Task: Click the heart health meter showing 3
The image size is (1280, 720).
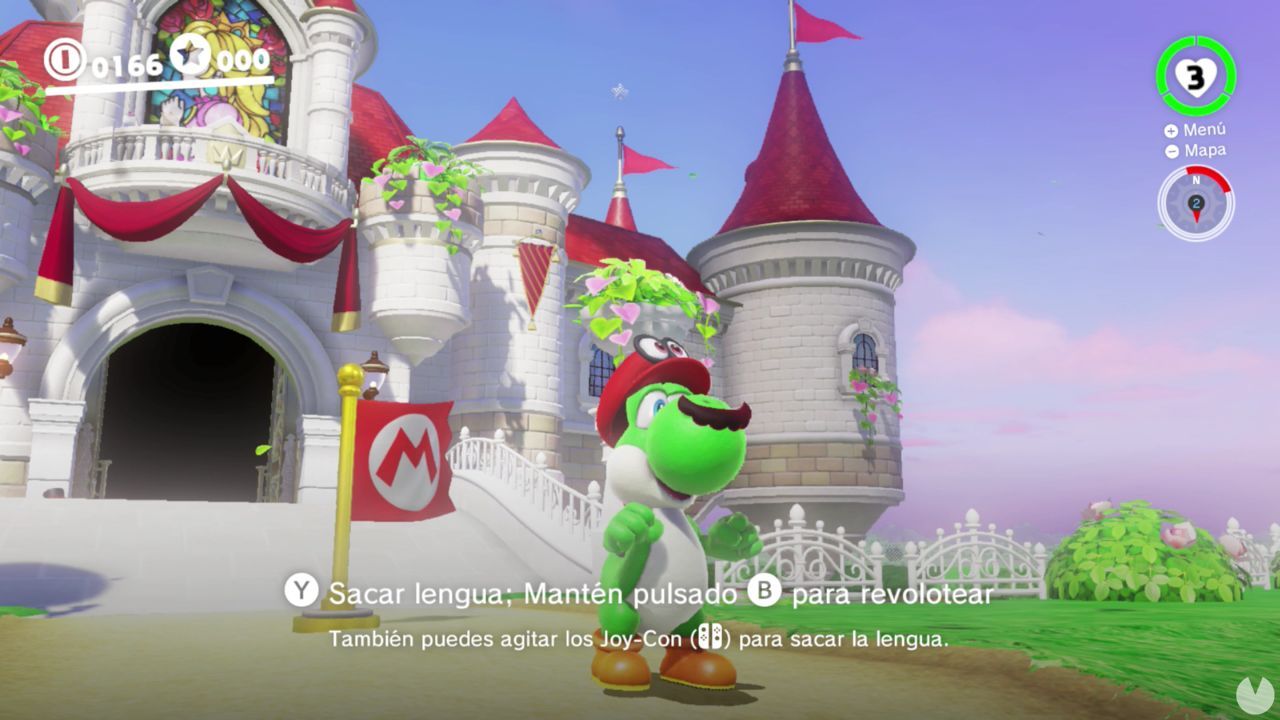Action: point(1196,74)
